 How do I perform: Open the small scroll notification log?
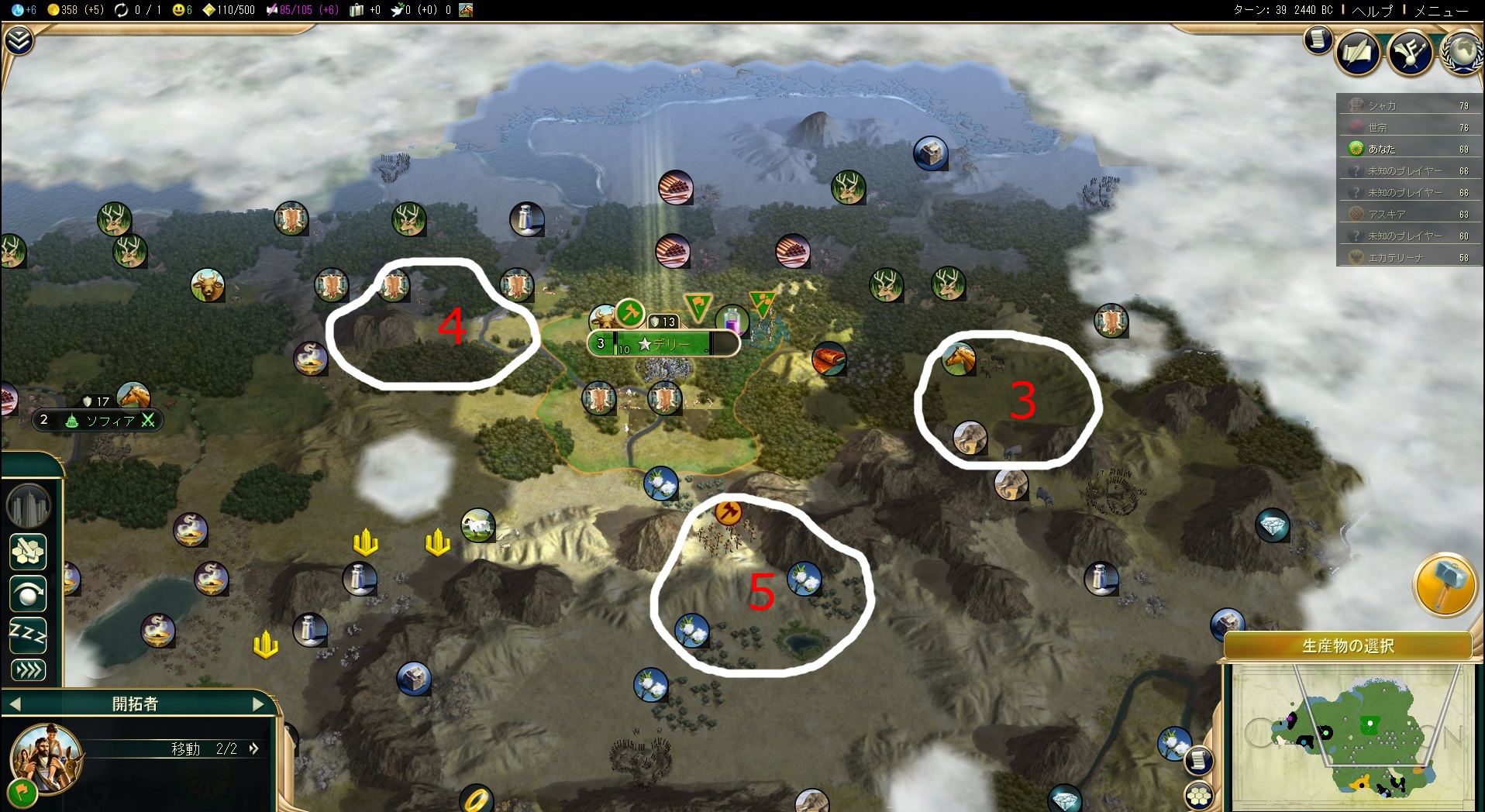click(1317, 40)
